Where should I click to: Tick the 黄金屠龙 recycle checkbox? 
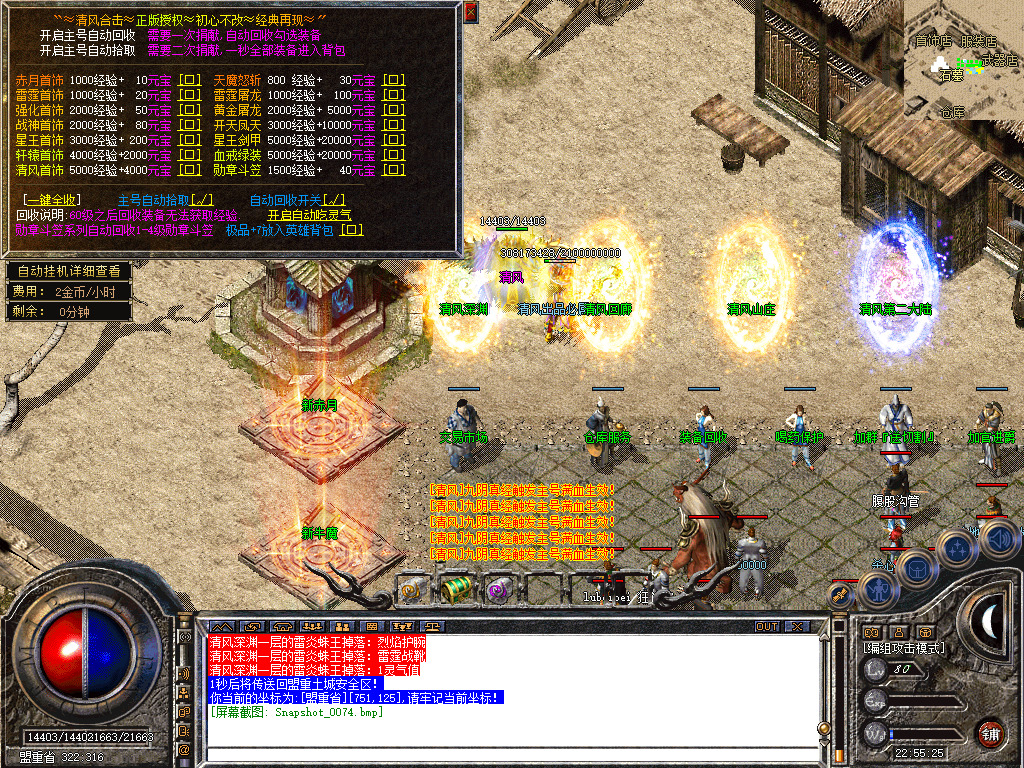[395, 110]
